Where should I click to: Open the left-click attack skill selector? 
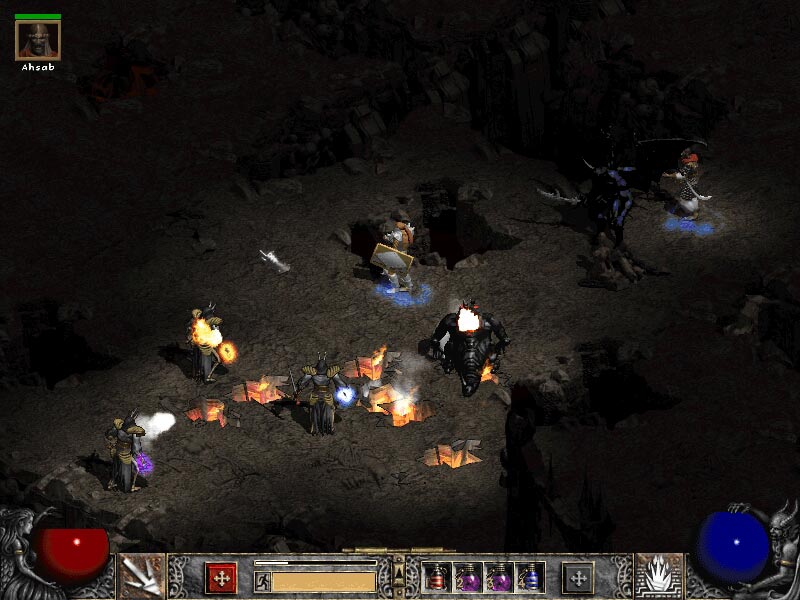coord(142,577)
